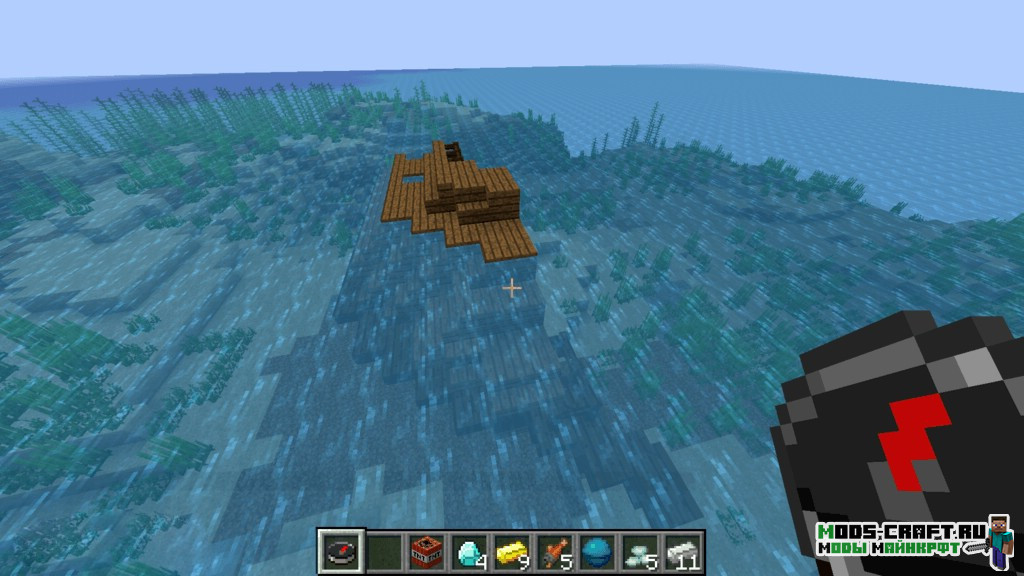Select the gold ingot slot
1024x576 pixels.
(x=511, y=551)
